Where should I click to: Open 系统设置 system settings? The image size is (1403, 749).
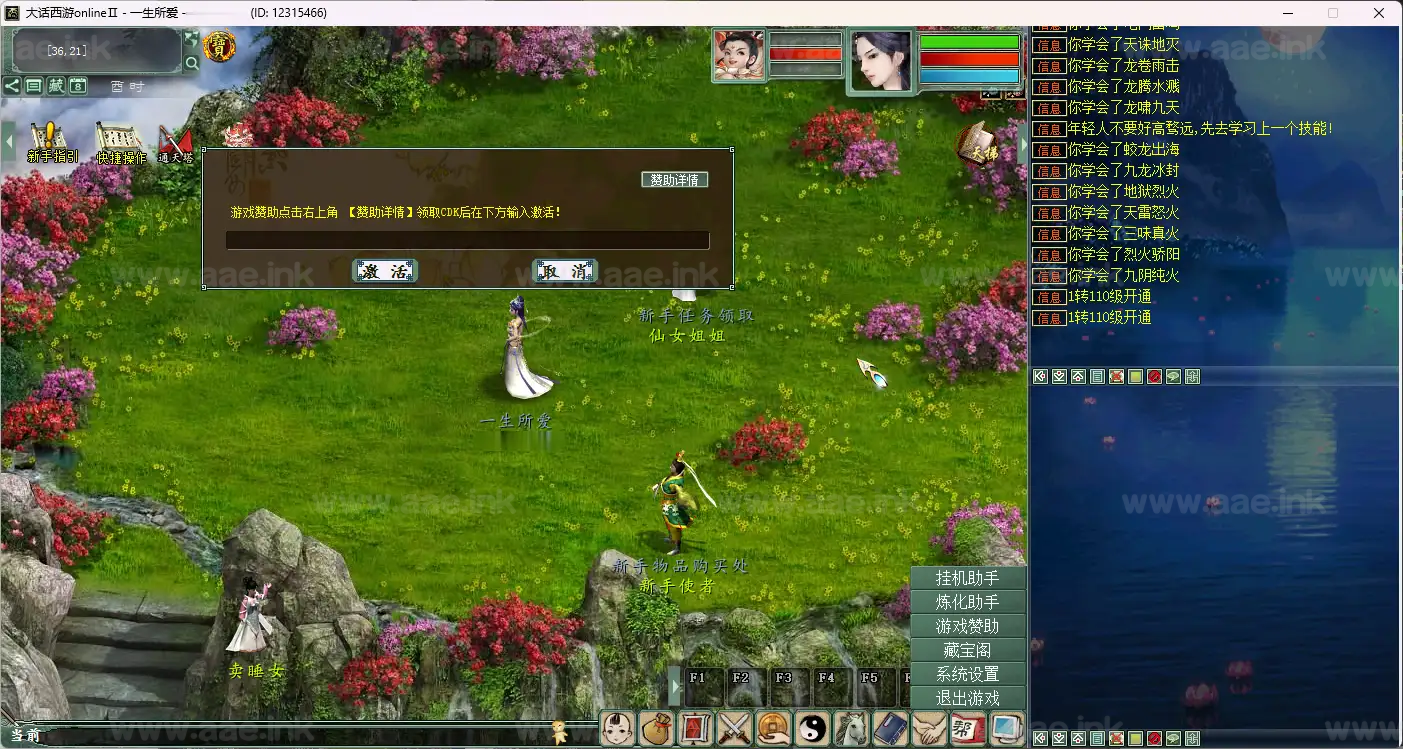967,674
